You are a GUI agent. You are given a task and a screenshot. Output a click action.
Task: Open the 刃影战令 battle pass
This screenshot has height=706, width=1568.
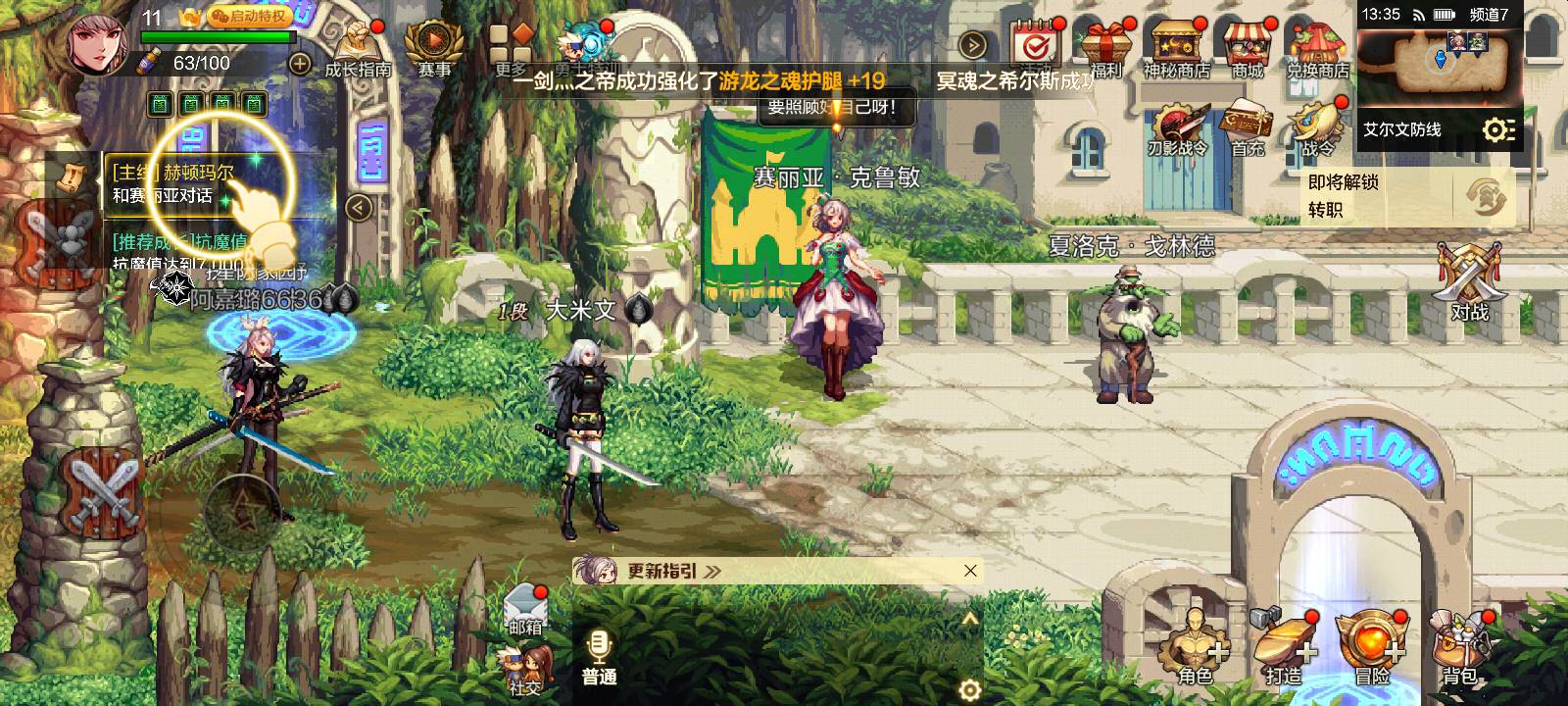point(1176,130)
